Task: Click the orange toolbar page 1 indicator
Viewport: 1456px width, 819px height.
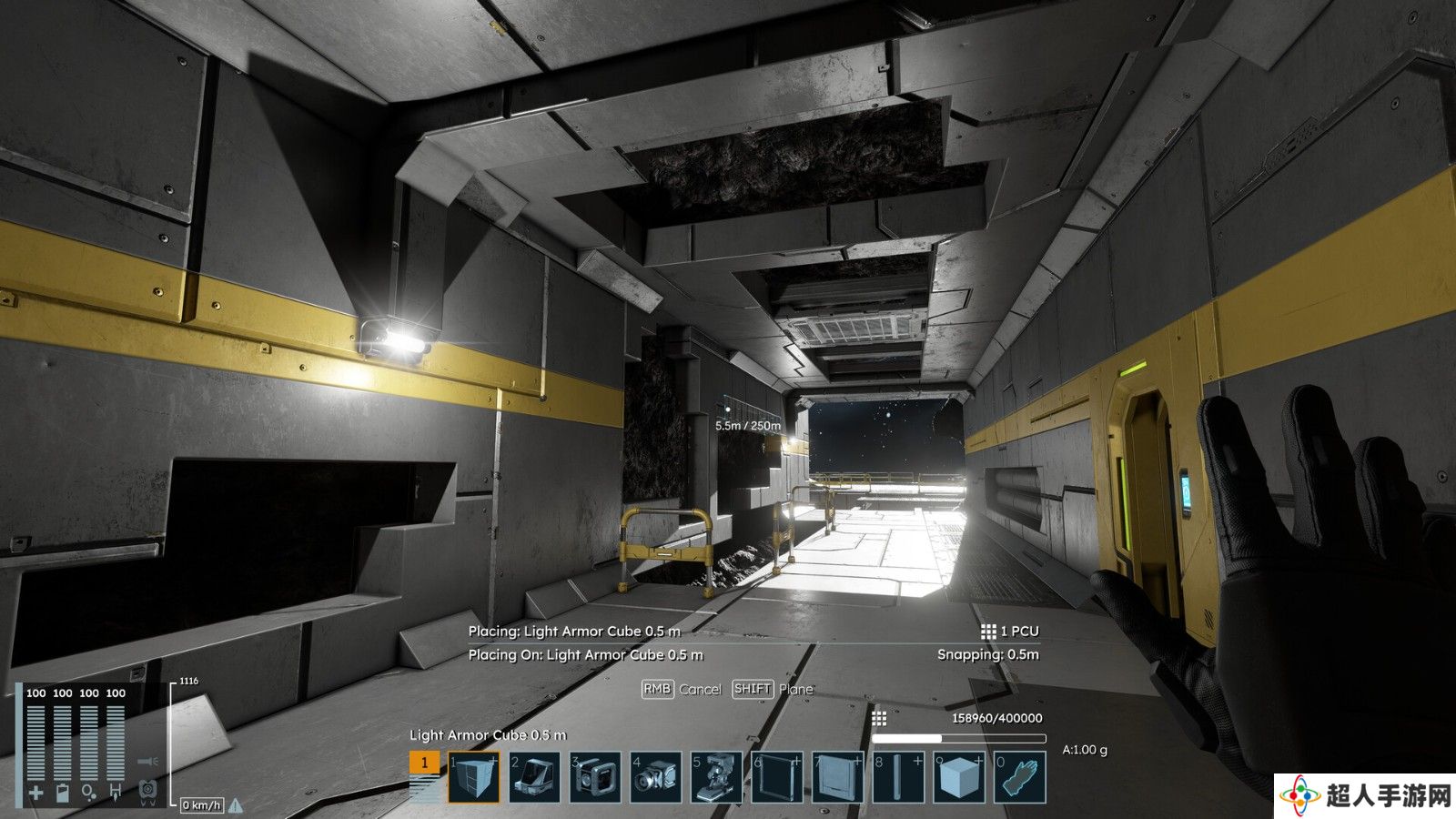Action: click(424, 763)
